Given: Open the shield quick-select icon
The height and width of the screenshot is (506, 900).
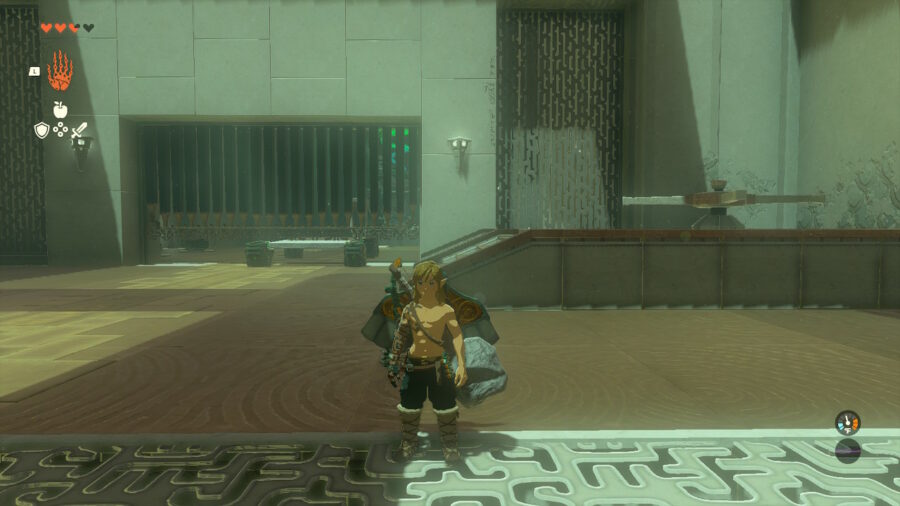Looking at the screenshot, I should point(41,130).
